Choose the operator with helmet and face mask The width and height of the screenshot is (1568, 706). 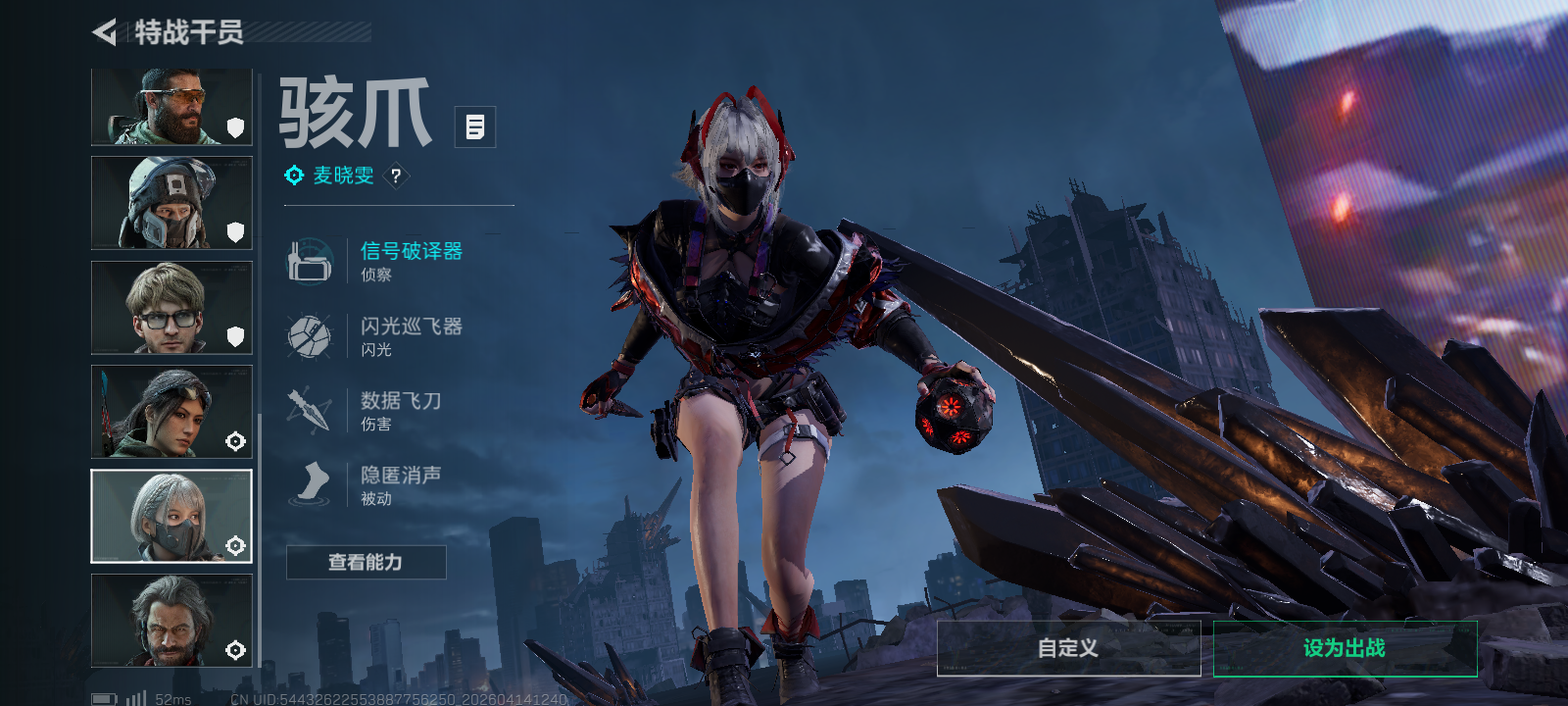click(x=171, y=203)
